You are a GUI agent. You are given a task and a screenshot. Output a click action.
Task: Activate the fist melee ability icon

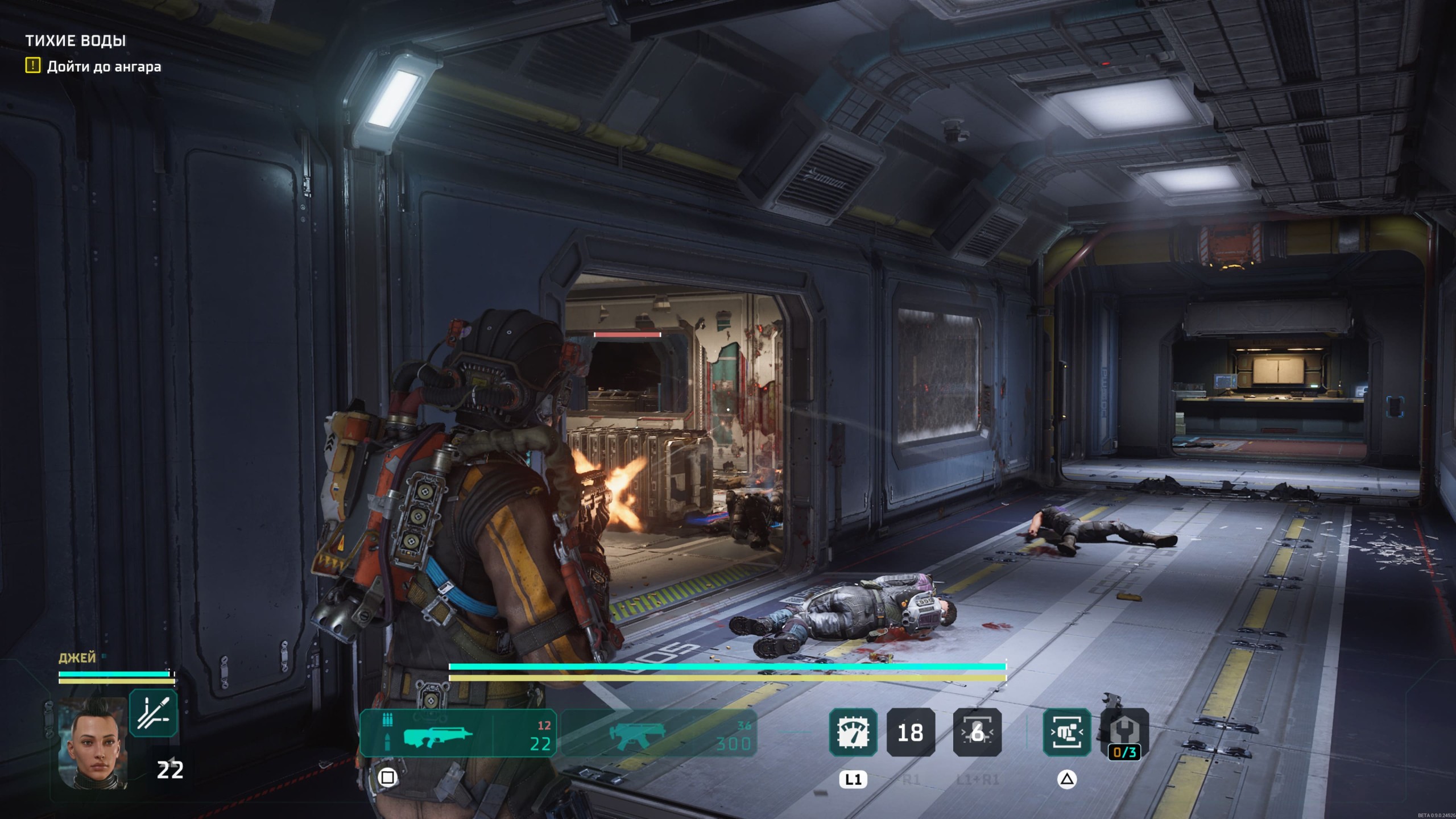1066,732
